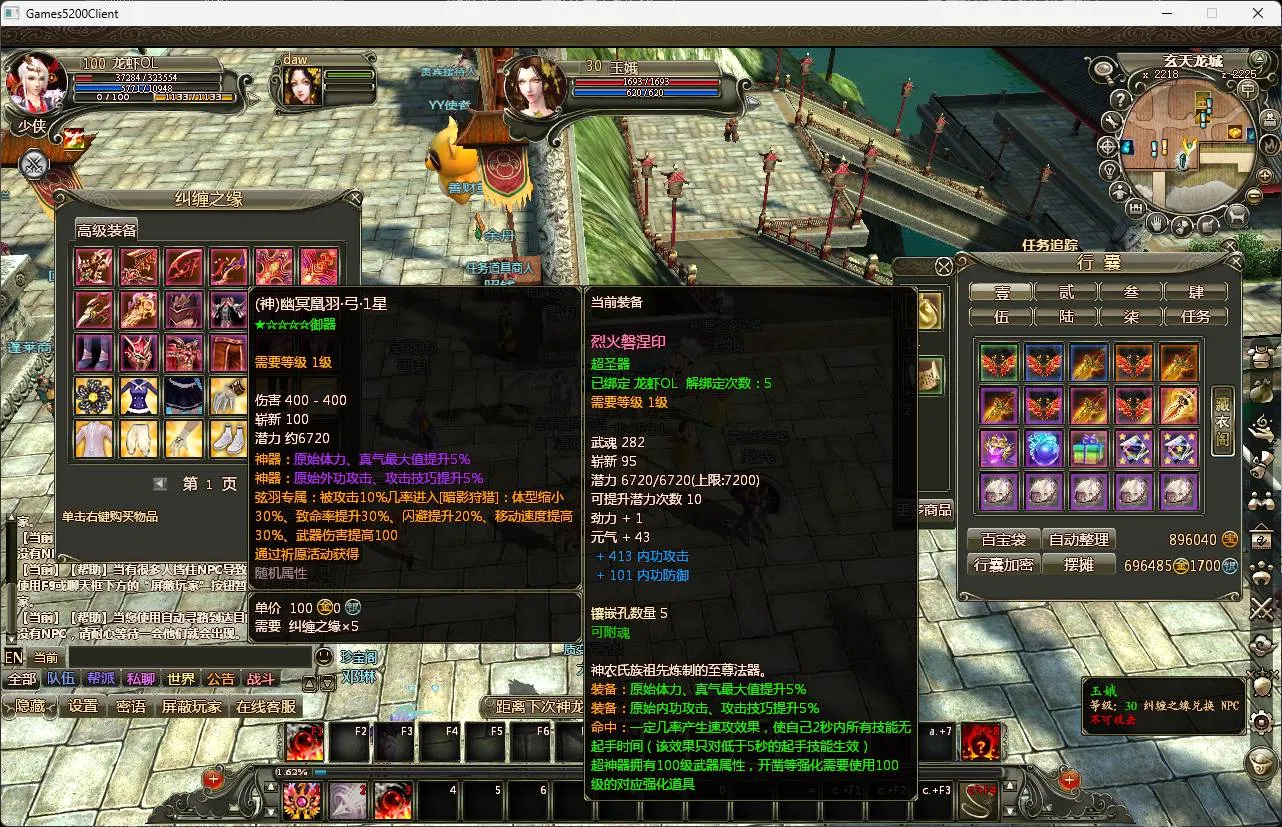Start a stall with 摆摊
Viewport: 1282px width, 827px height.
[1079, 565]
